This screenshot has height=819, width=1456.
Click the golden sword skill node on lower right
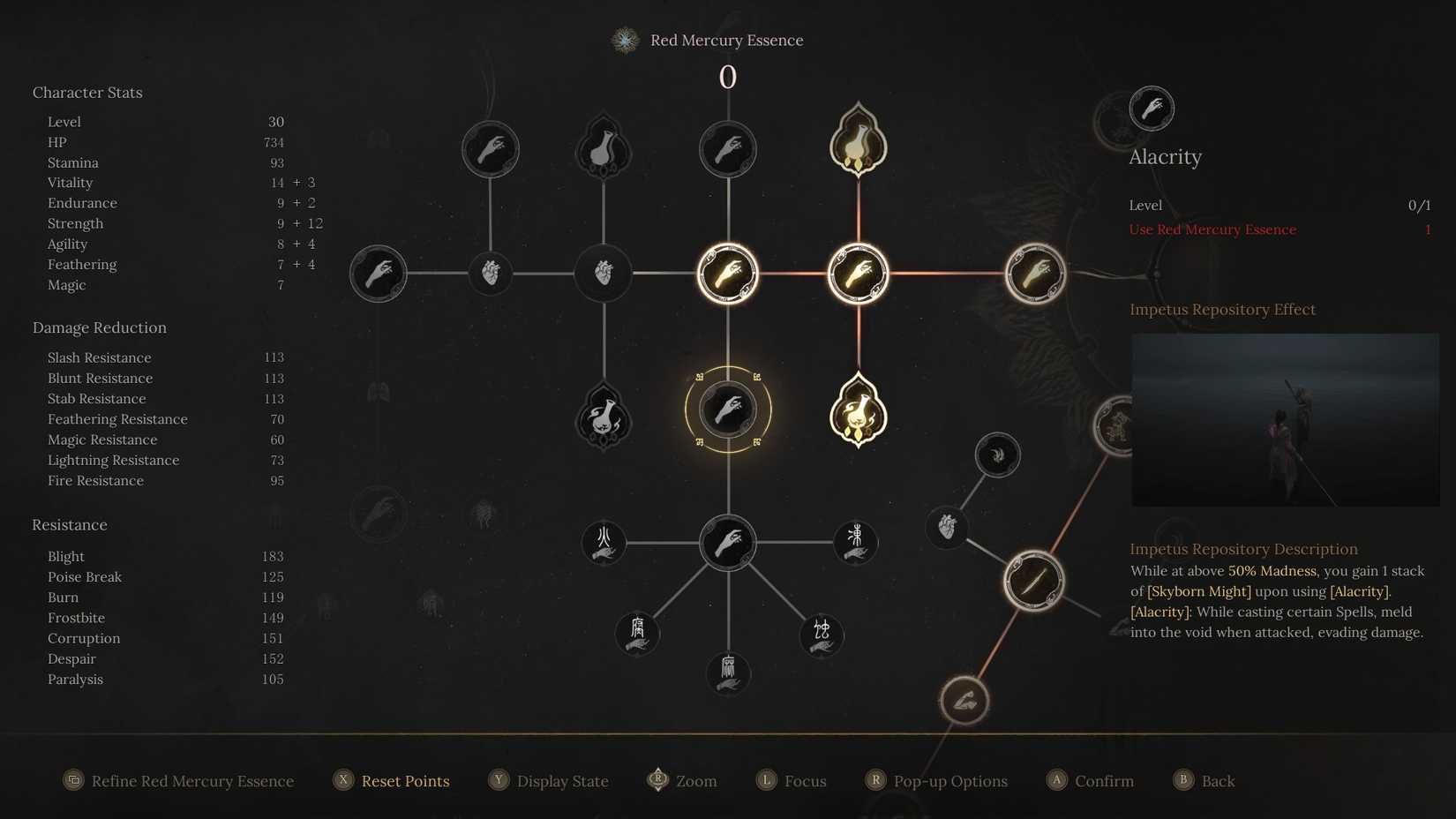tap(1033, 581)
